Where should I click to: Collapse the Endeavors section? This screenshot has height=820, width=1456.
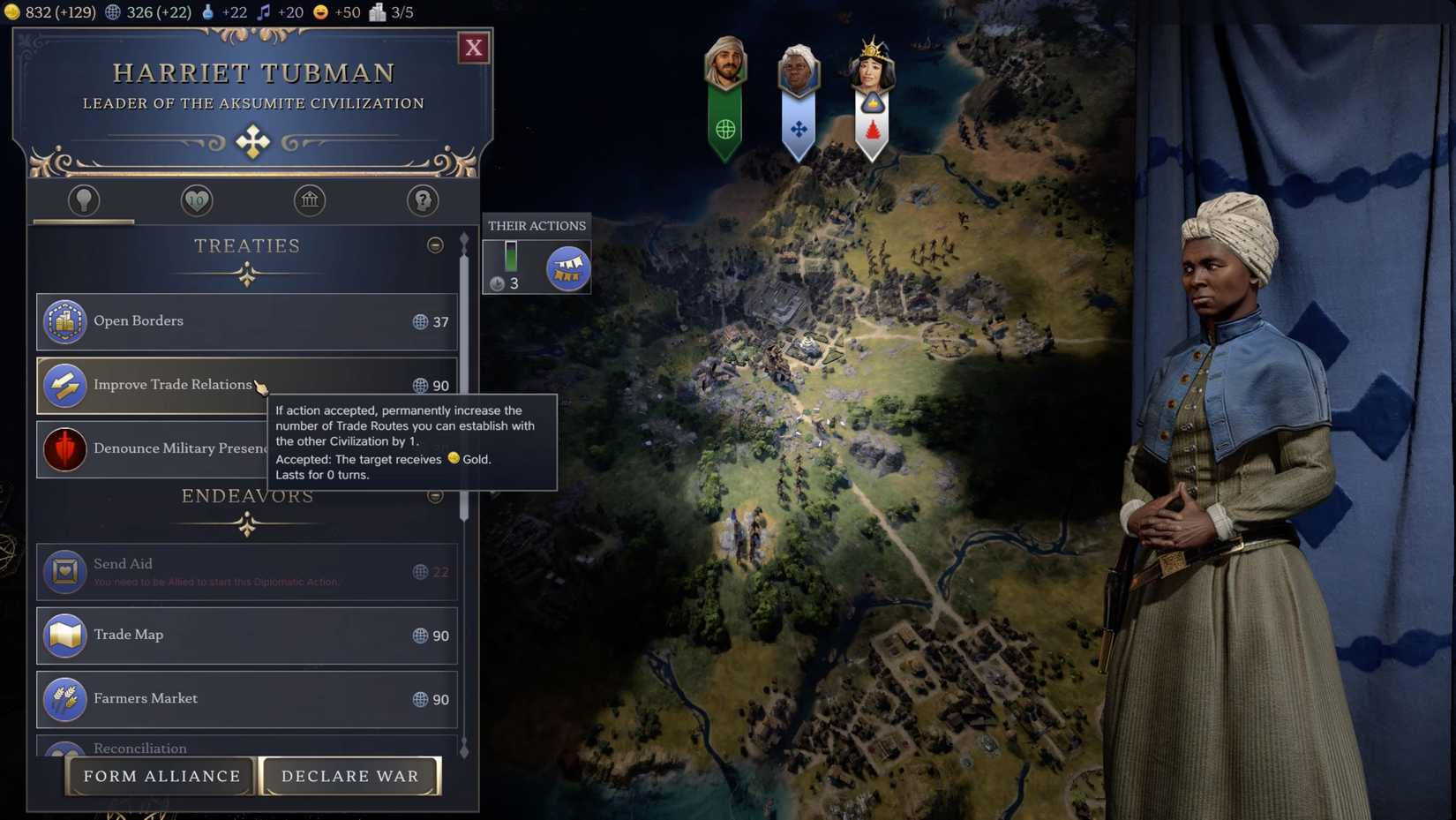pos(435,496)
